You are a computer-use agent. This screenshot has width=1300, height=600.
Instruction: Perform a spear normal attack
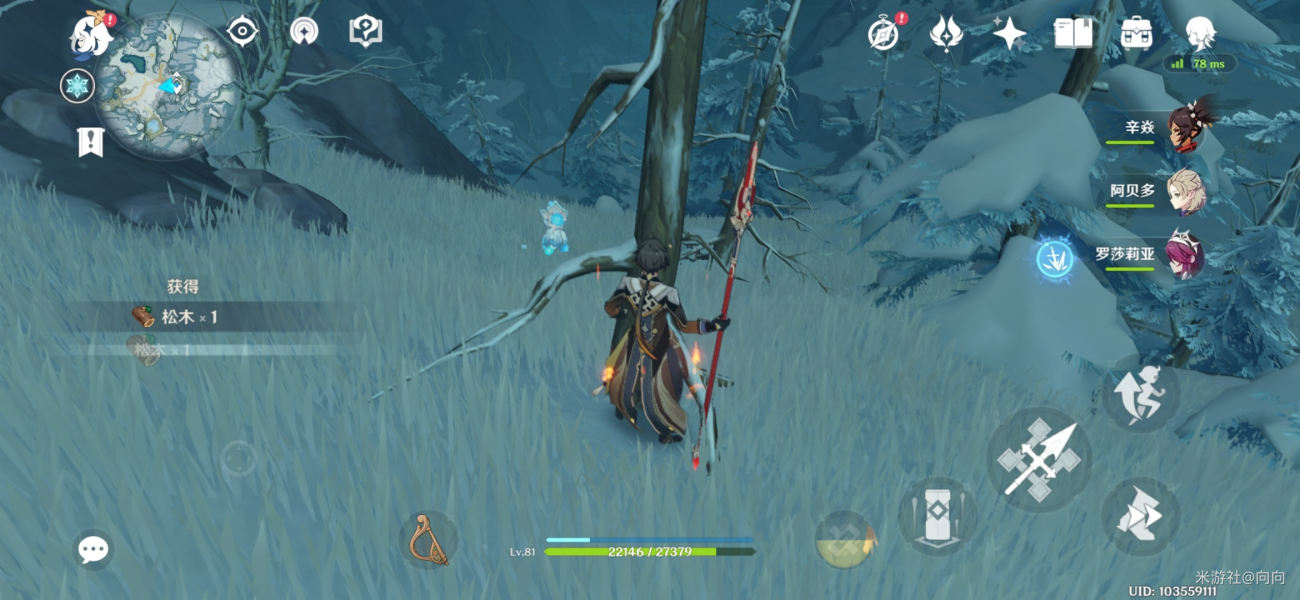pyautogui.click(x=1039, y=460)
